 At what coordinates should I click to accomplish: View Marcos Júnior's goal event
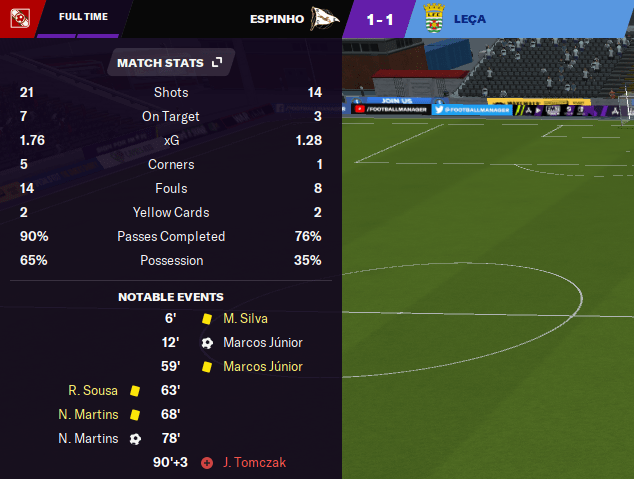tap(262, 342)
